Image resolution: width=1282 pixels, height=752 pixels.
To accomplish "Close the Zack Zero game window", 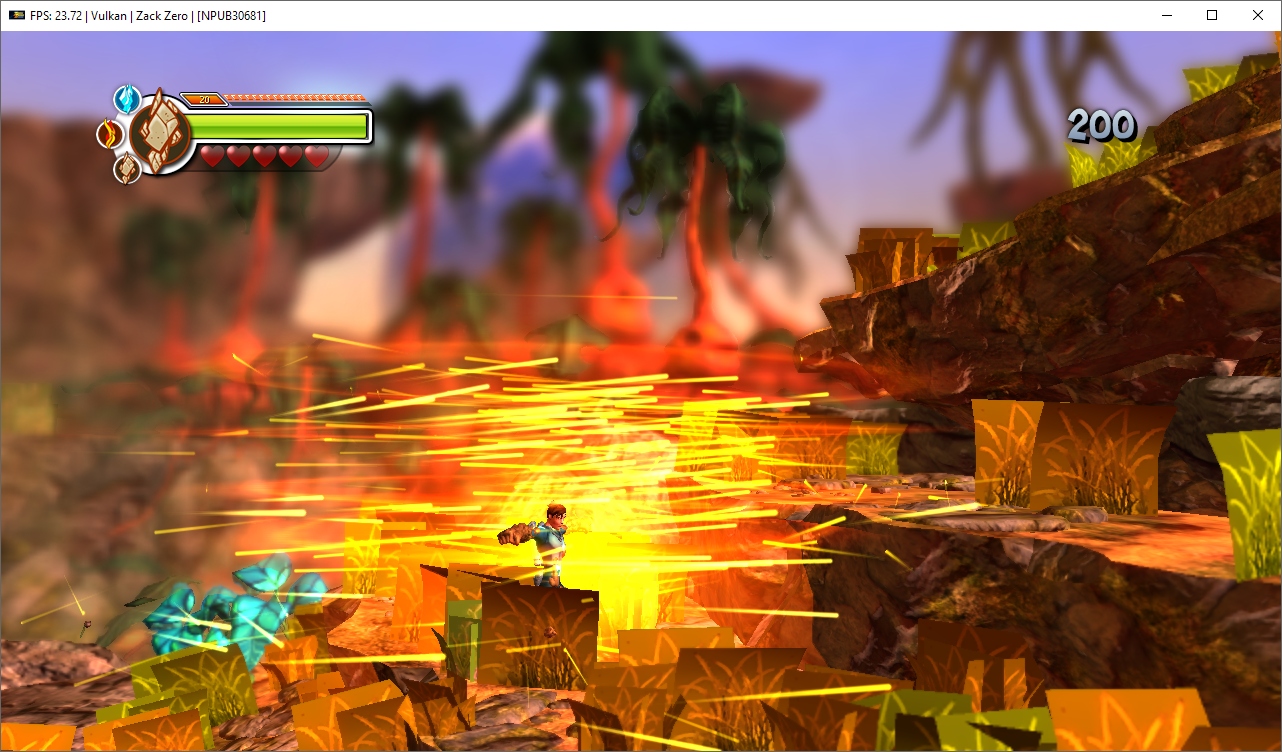I will tap(1258, 15).
